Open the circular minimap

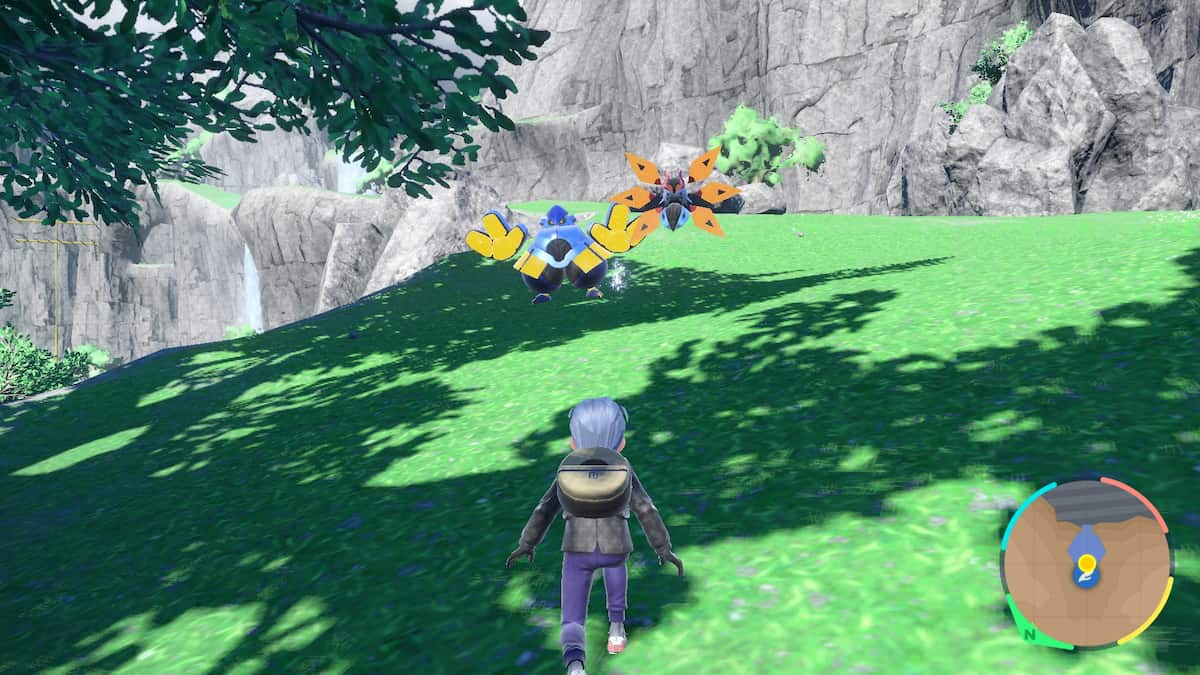[1087, 563]
